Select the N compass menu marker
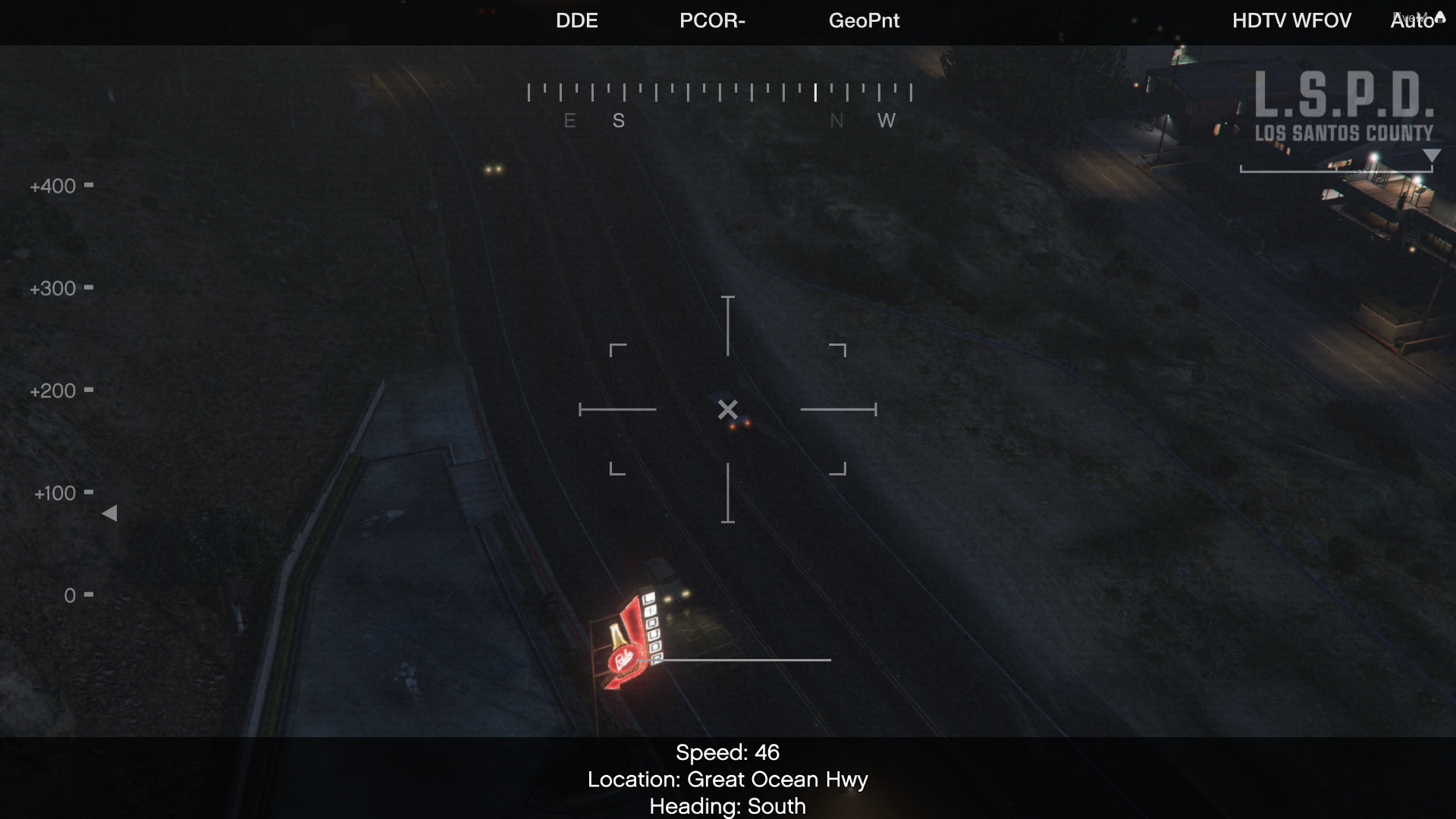This screenshot has width=1456, height=819. point(837,120)
